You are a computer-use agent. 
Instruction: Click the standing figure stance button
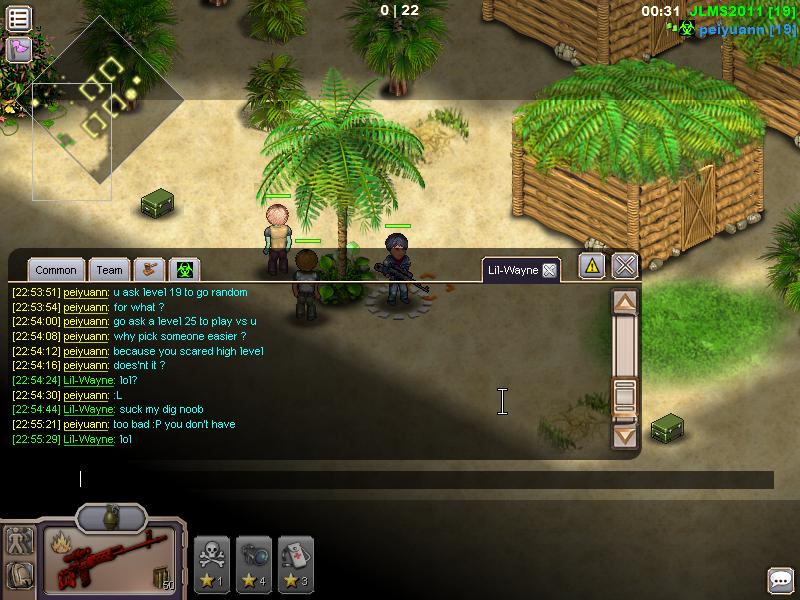19,541
